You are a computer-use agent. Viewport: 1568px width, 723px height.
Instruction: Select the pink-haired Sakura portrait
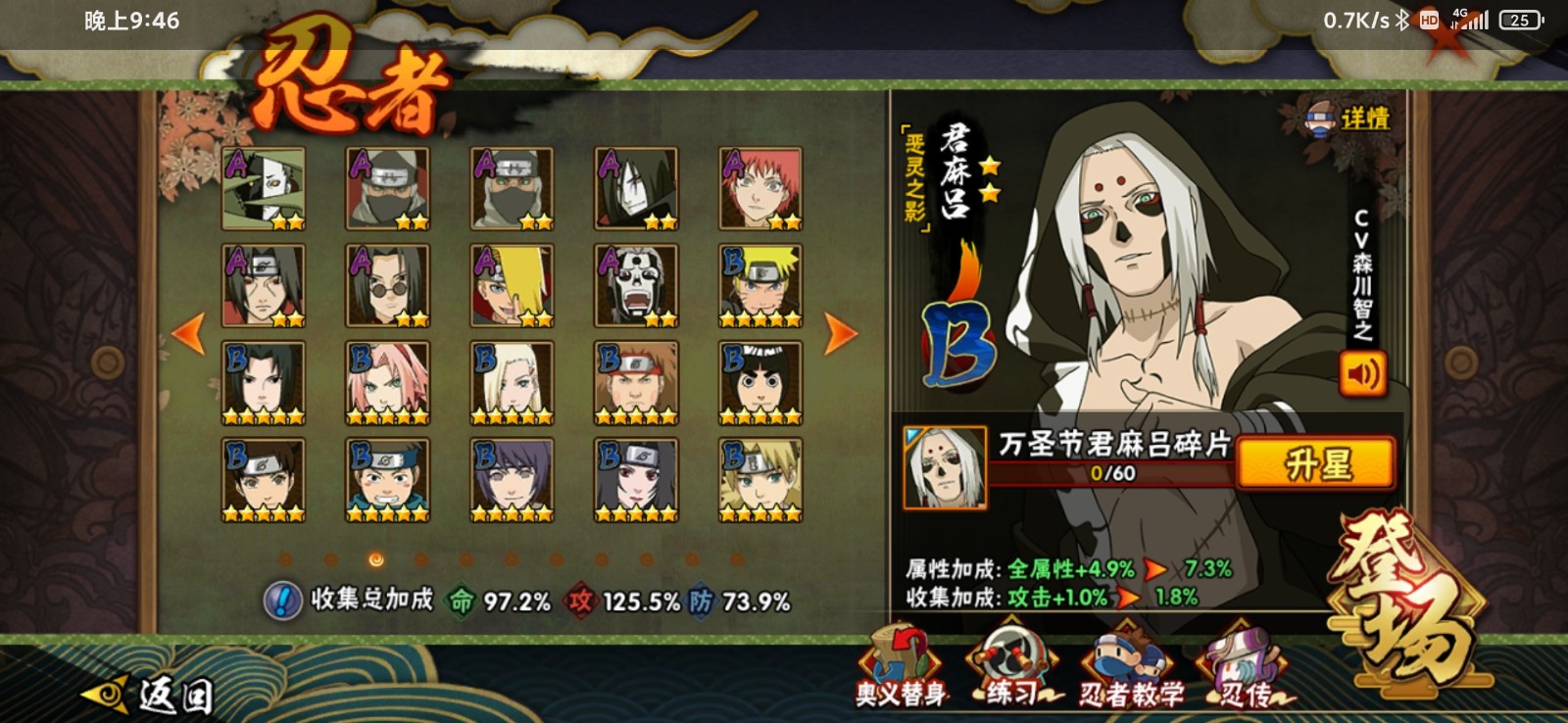coord(387,382)
